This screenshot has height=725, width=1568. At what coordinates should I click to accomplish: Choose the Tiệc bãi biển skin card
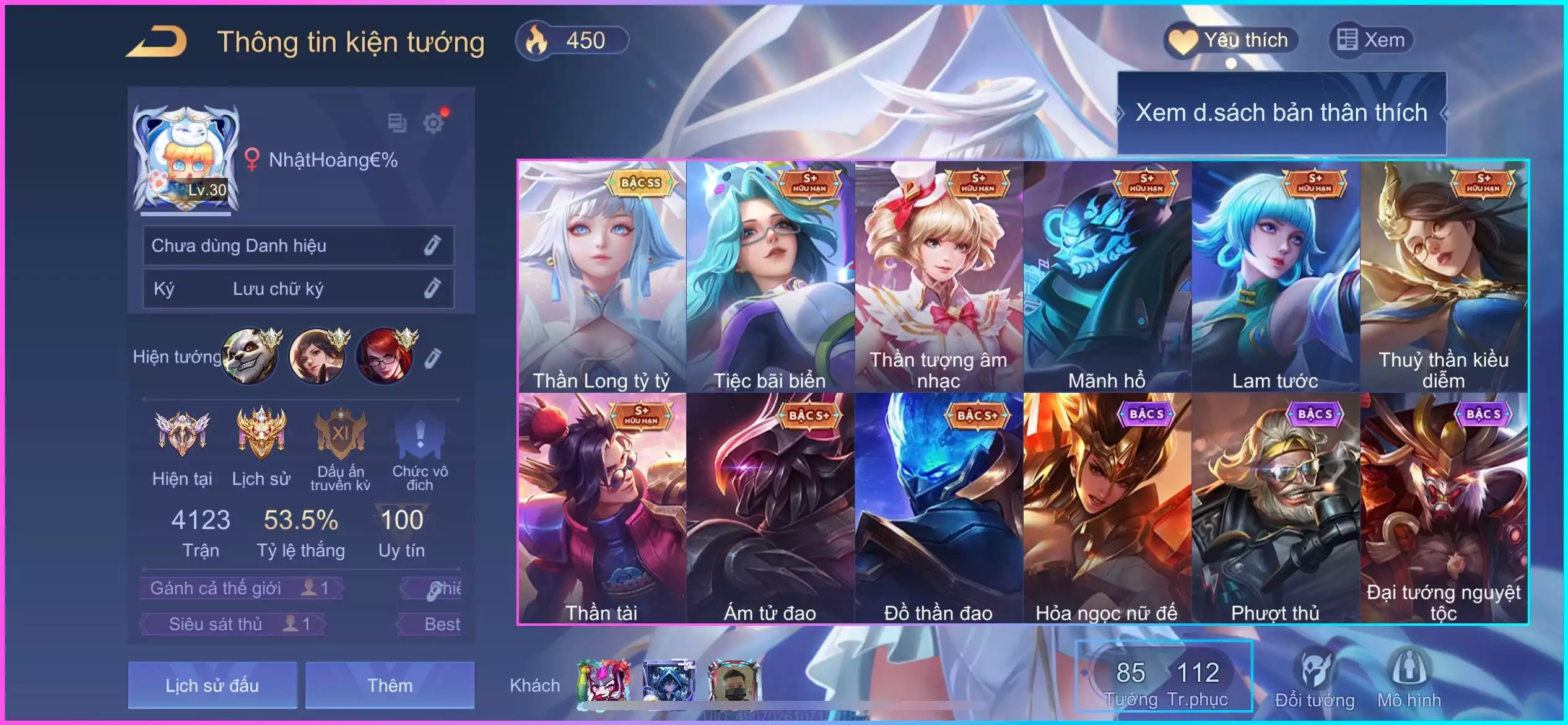[770, 276]
